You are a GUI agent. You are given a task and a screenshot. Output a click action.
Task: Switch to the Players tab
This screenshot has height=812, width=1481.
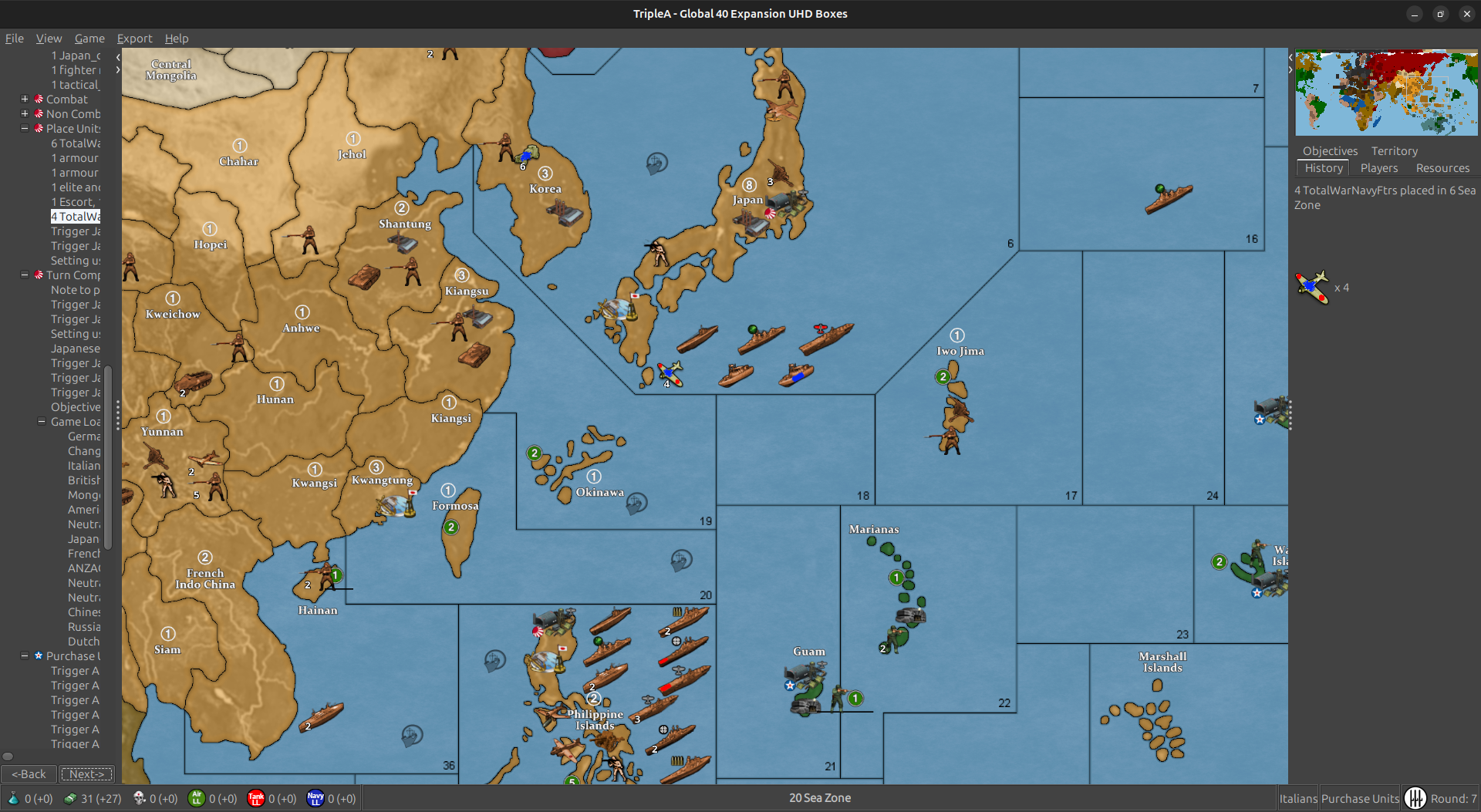(1379, 168)
